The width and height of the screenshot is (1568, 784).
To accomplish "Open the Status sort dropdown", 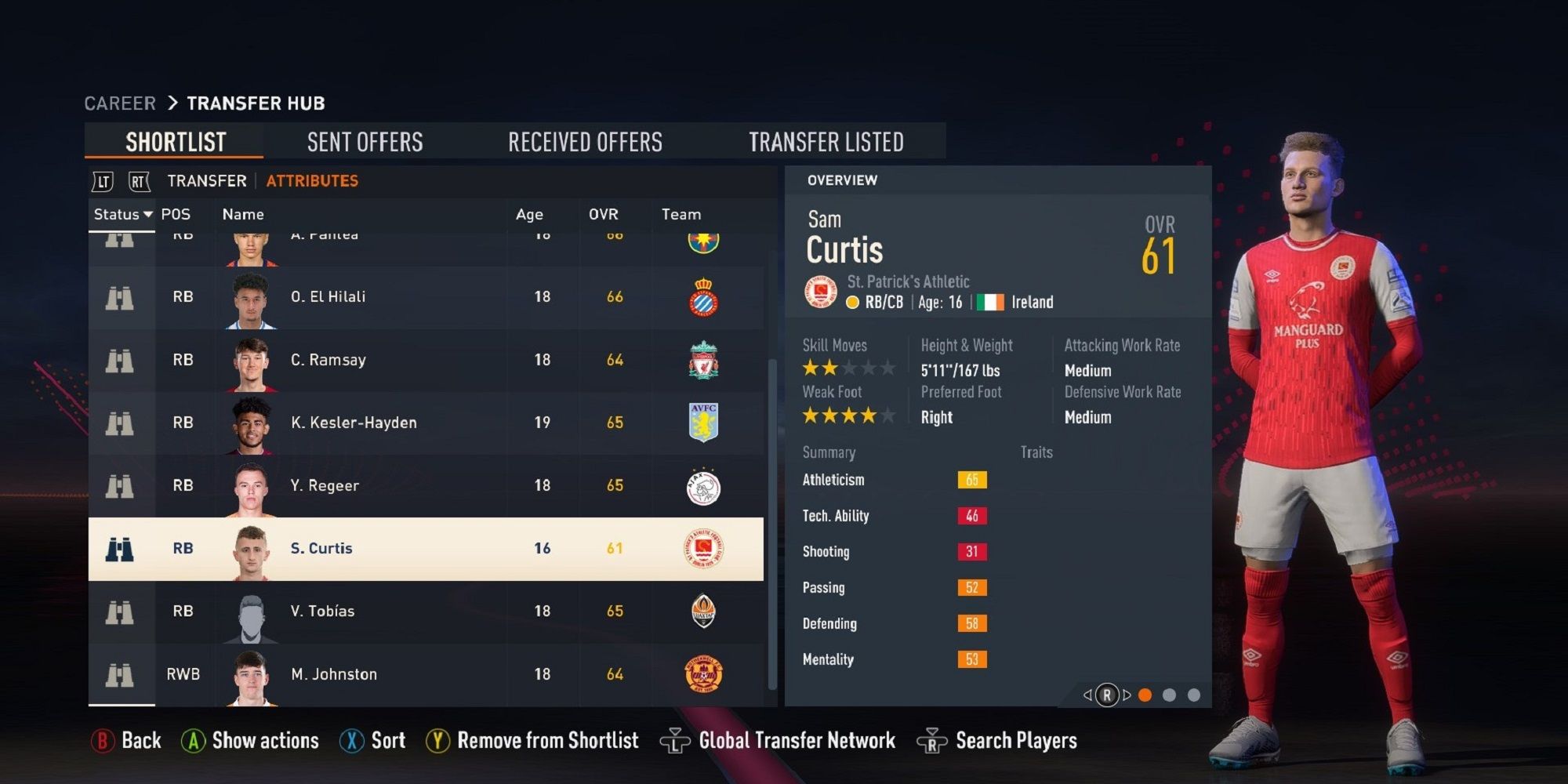I will pos(122,214).
